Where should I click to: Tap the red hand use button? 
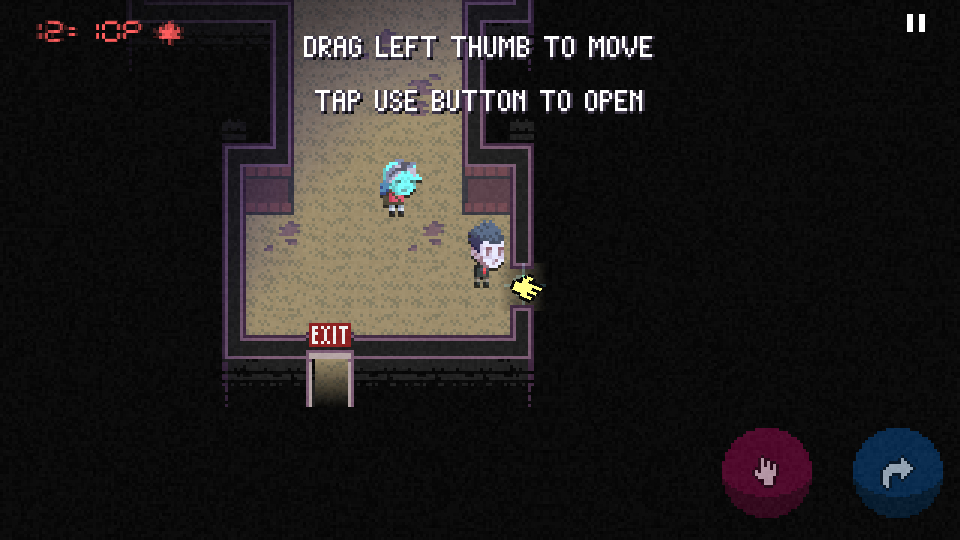[767, 472]
